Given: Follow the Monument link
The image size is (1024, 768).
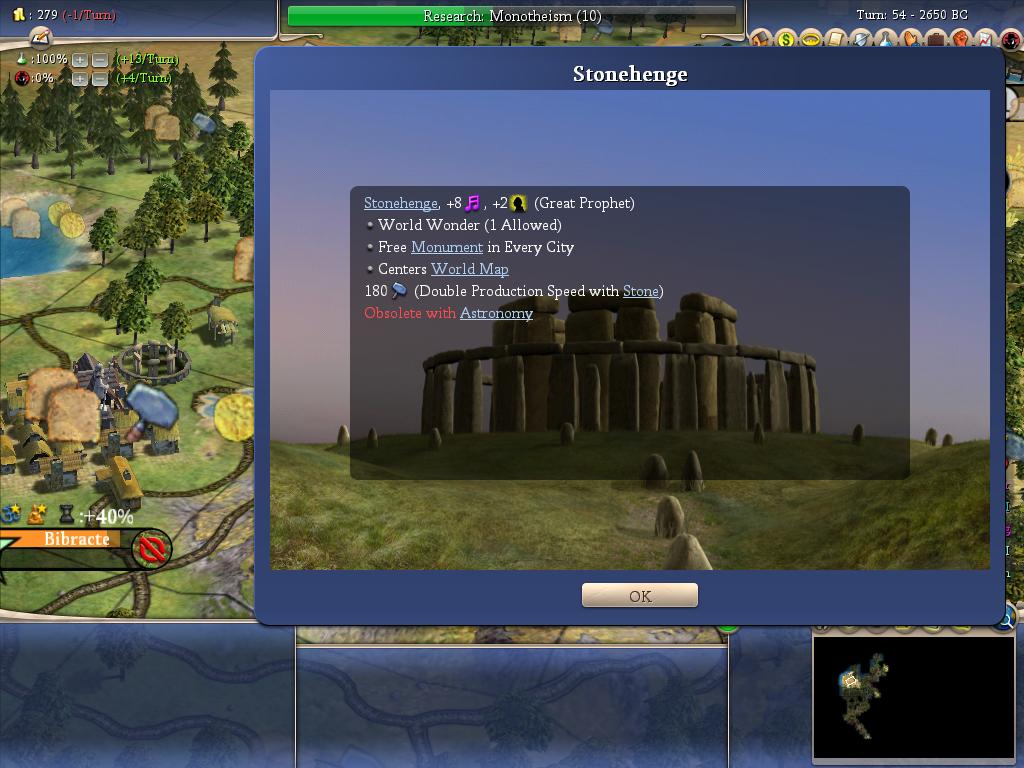Looking at the screenshot, I should pos(446,247).
